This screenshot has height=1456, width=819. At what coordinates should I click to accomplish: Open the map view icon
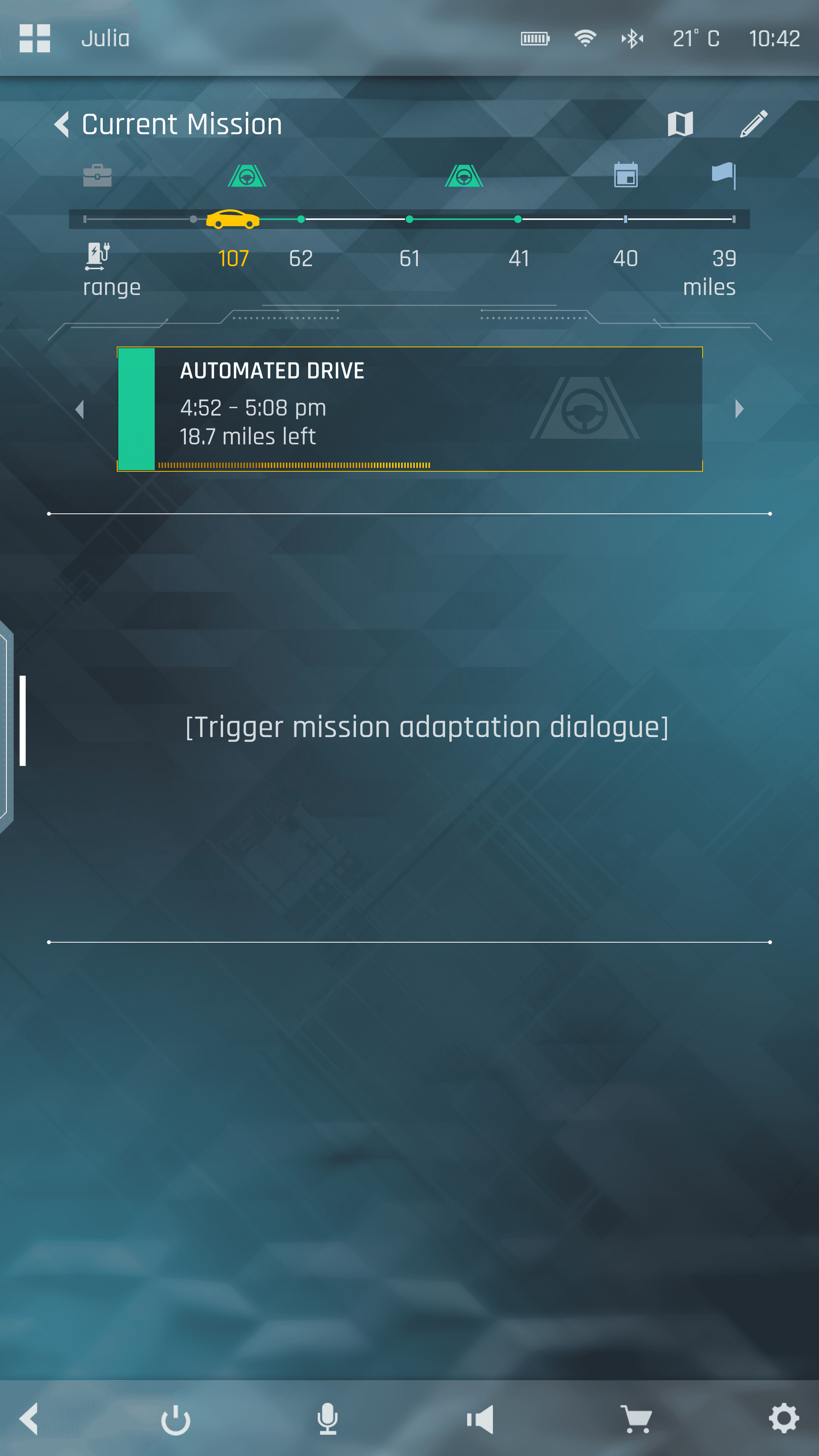[680, 124]
